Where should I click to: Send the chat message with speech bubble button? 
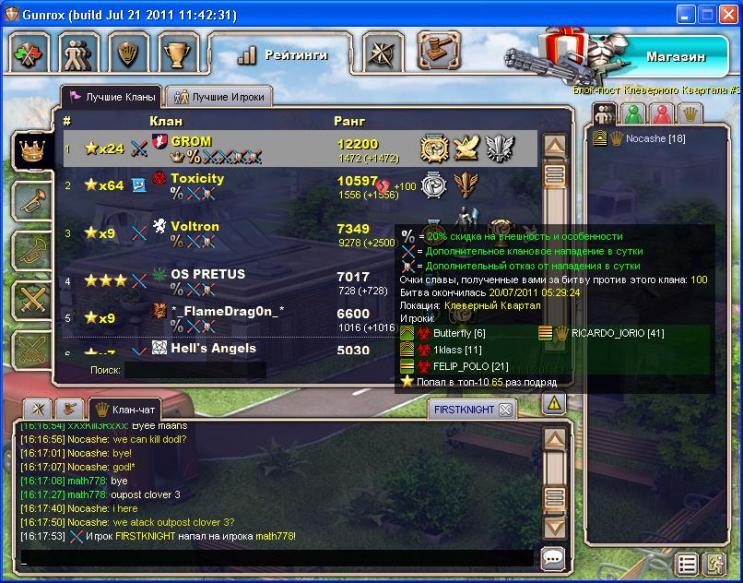click(553, 558)
